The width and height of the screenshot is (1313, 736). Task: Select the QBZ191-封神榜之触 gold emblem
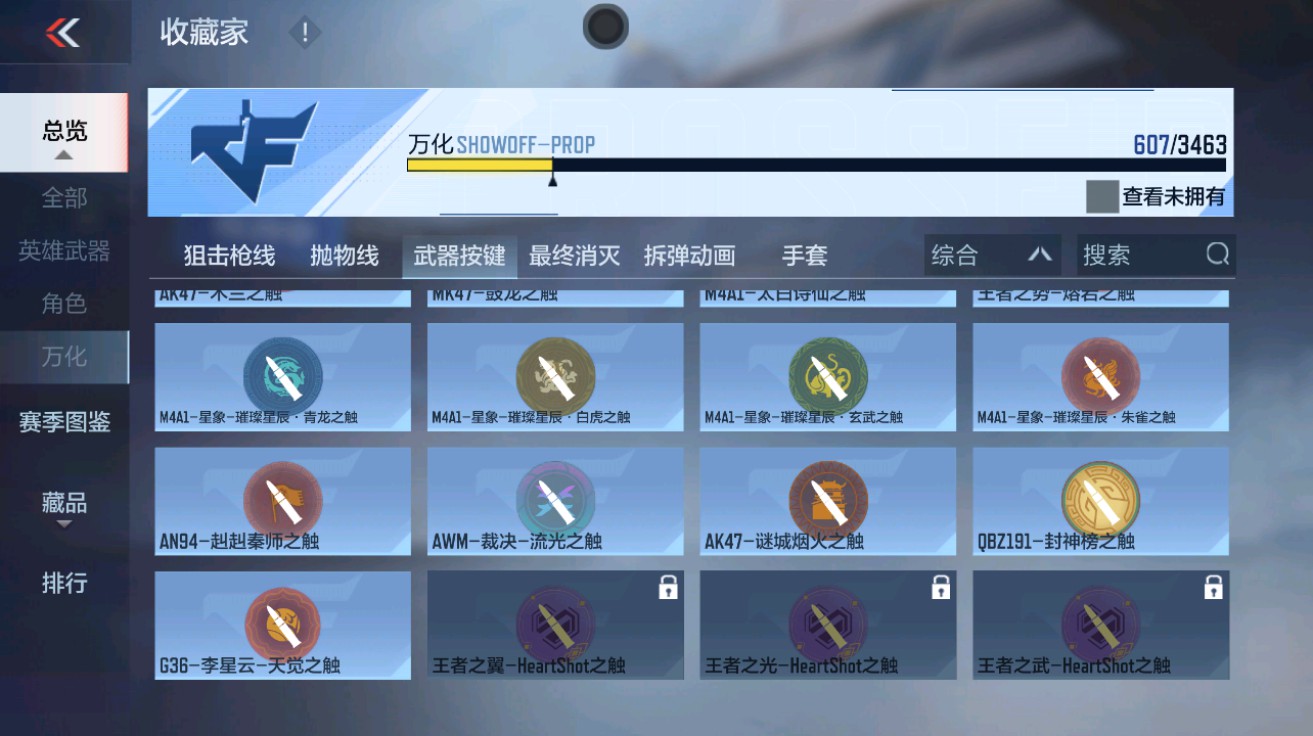[1102, 500]
